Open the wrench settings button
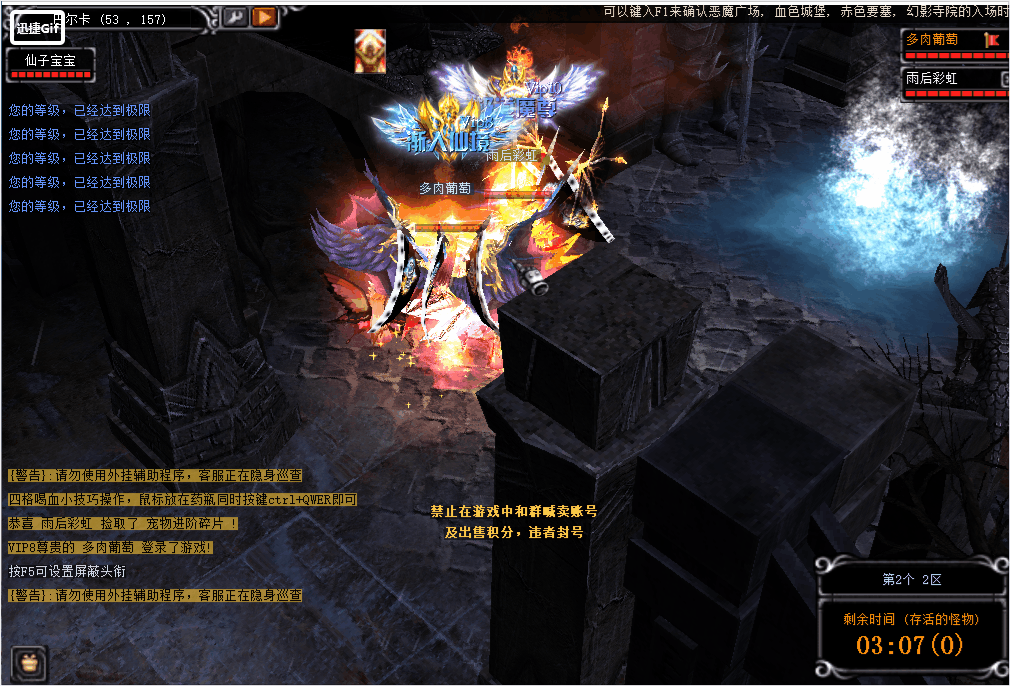Image resolution: width=1010 pixels, height=686 pixels. (x=235, y=17)
